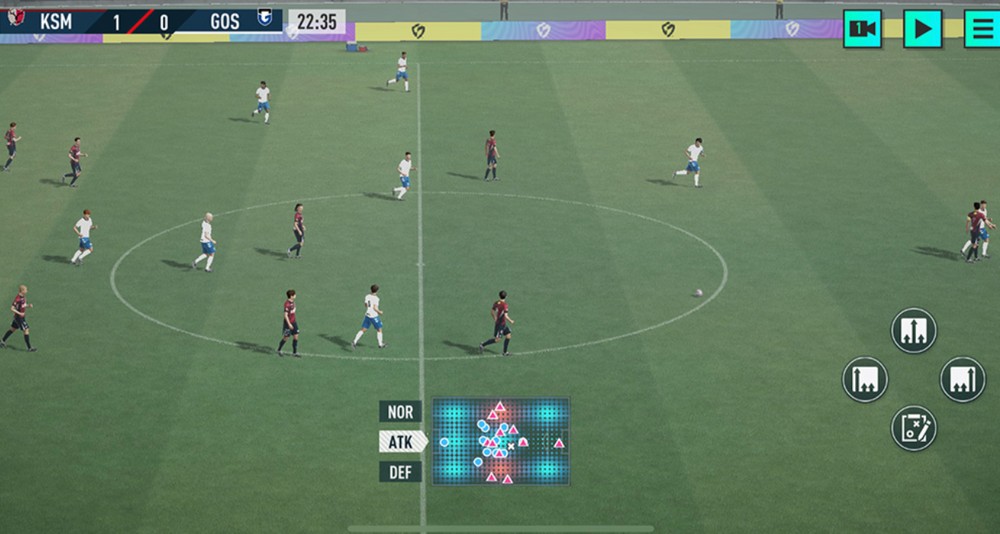
Task: Activate the right-side attack arrow tactic
Action: tap(962, 380)
